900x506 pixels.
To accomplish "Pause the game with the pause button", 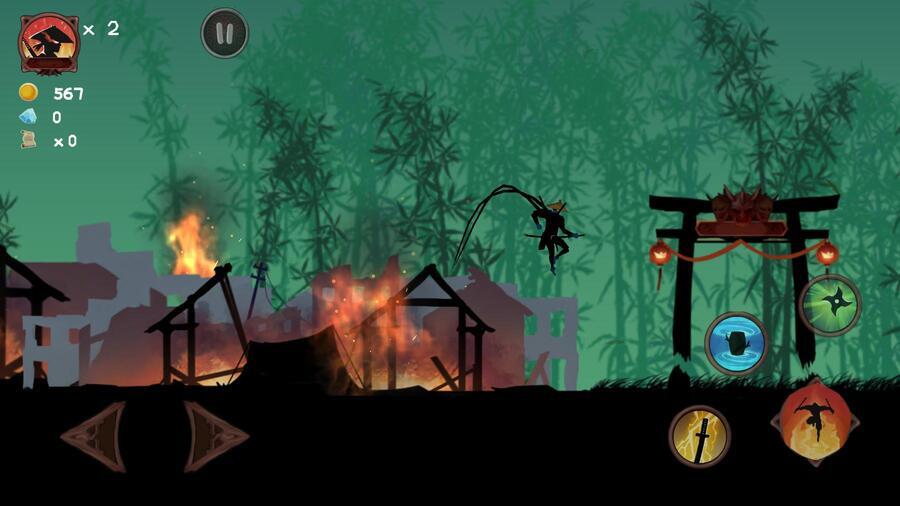I will click(224, 33).
